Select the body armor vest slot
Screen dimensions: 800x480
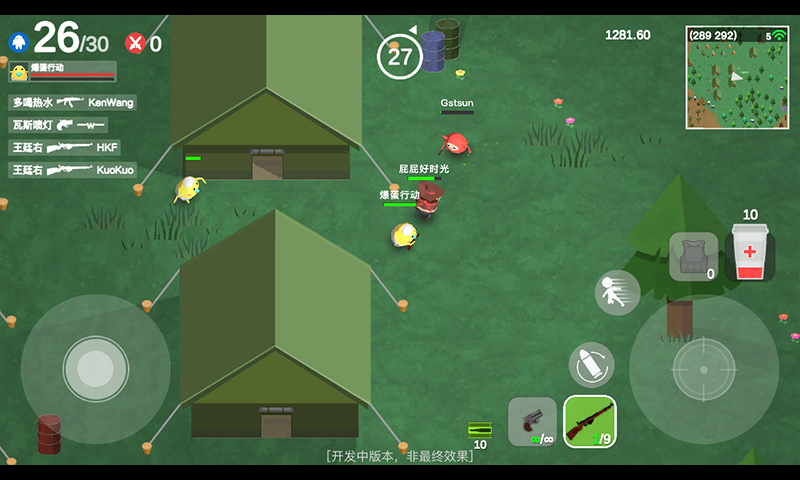(693, 257)
